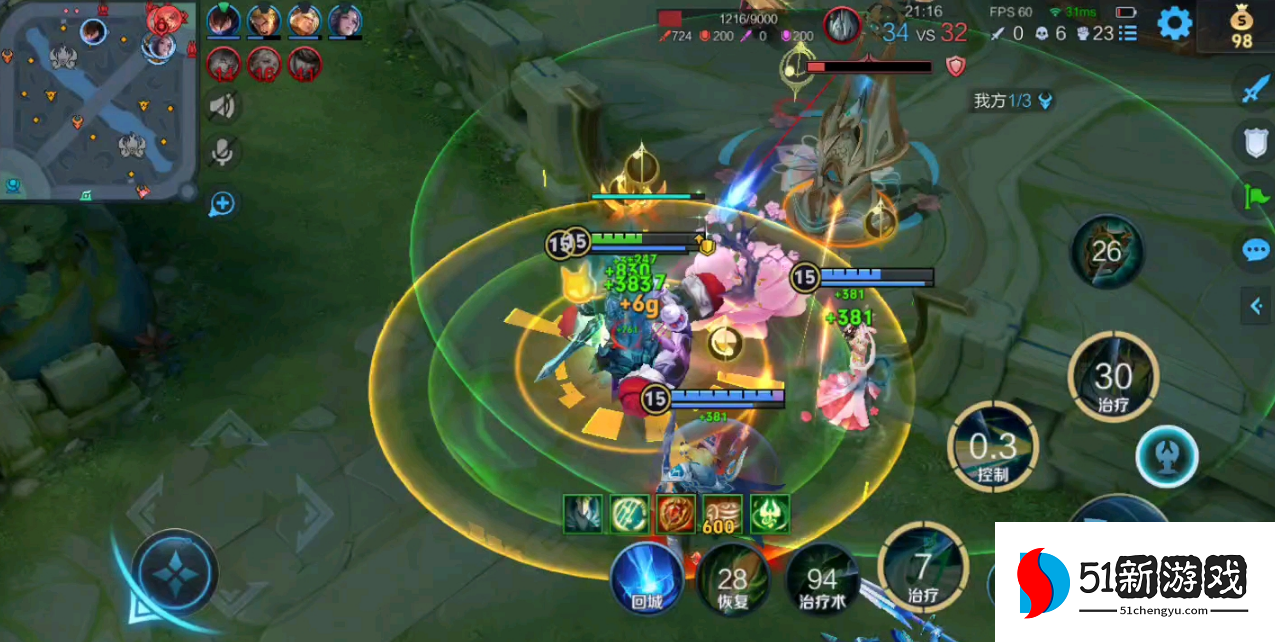Use the 恢复 restore skill
This screenshot has width=1275, height=642.
(732, 580)
